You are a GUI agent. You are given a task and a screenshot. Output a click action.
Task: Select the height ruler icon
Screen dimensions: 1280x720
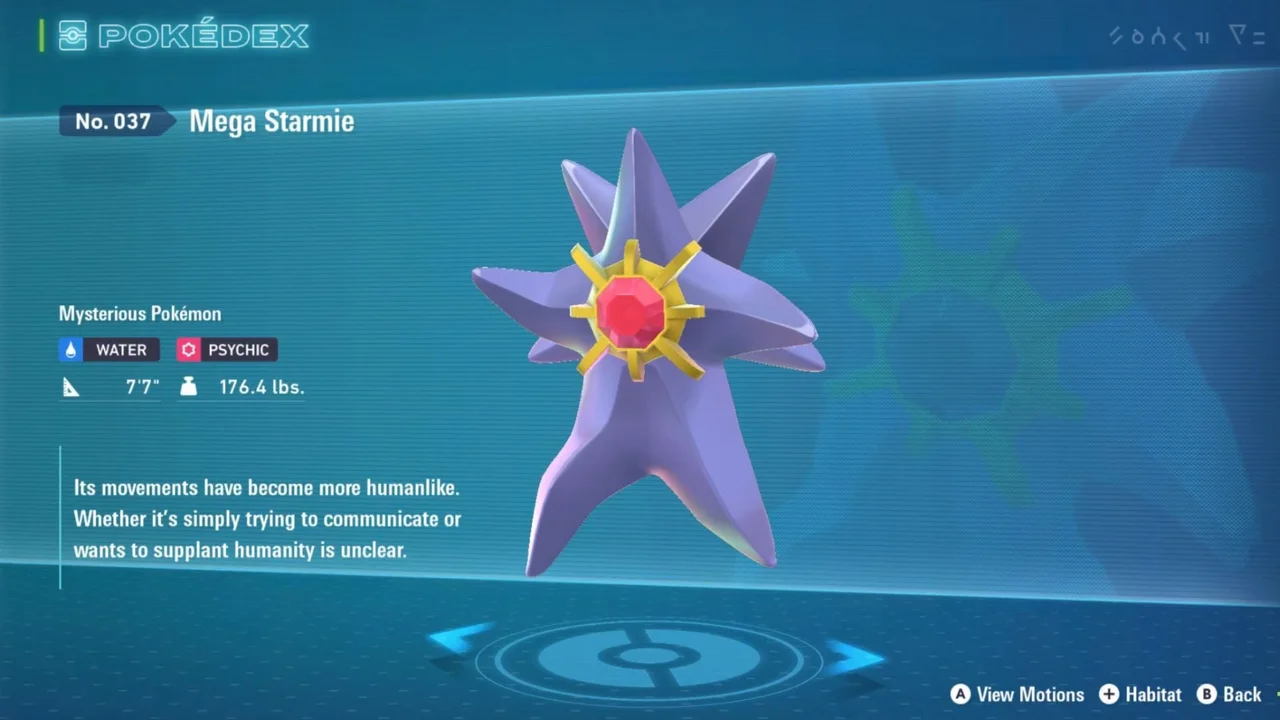click(69, 385)
